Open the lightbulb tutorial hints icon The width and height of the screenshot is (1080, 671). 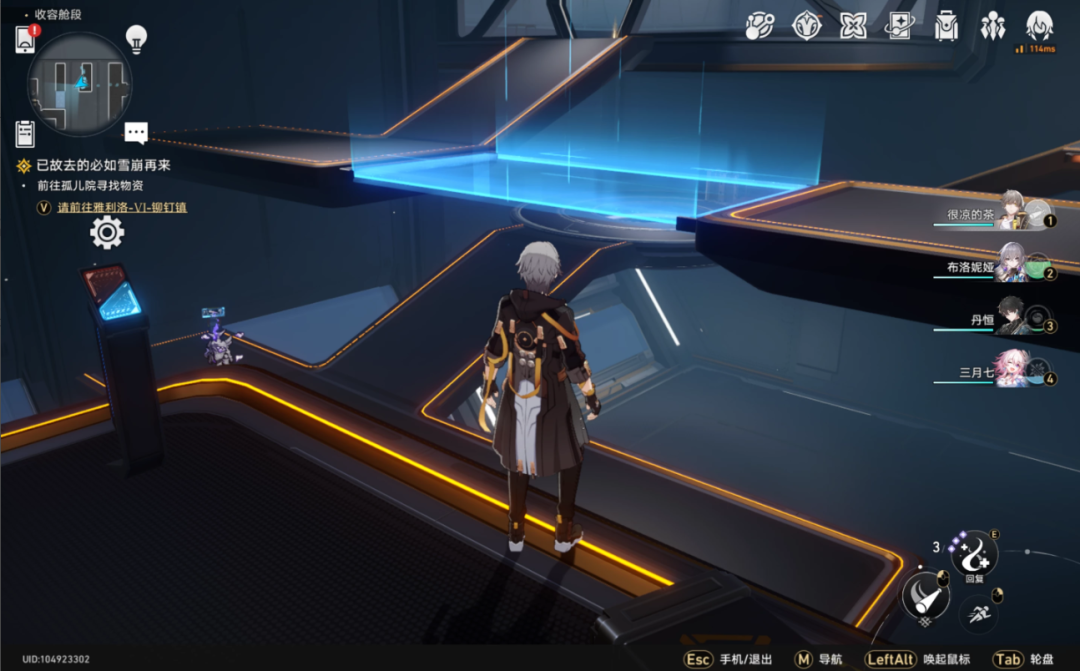click(136, 39)
